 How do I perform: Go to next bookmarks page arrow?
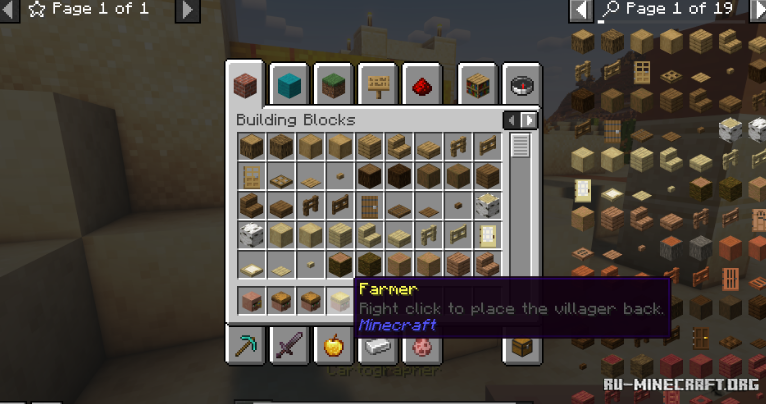coord(187,10)
